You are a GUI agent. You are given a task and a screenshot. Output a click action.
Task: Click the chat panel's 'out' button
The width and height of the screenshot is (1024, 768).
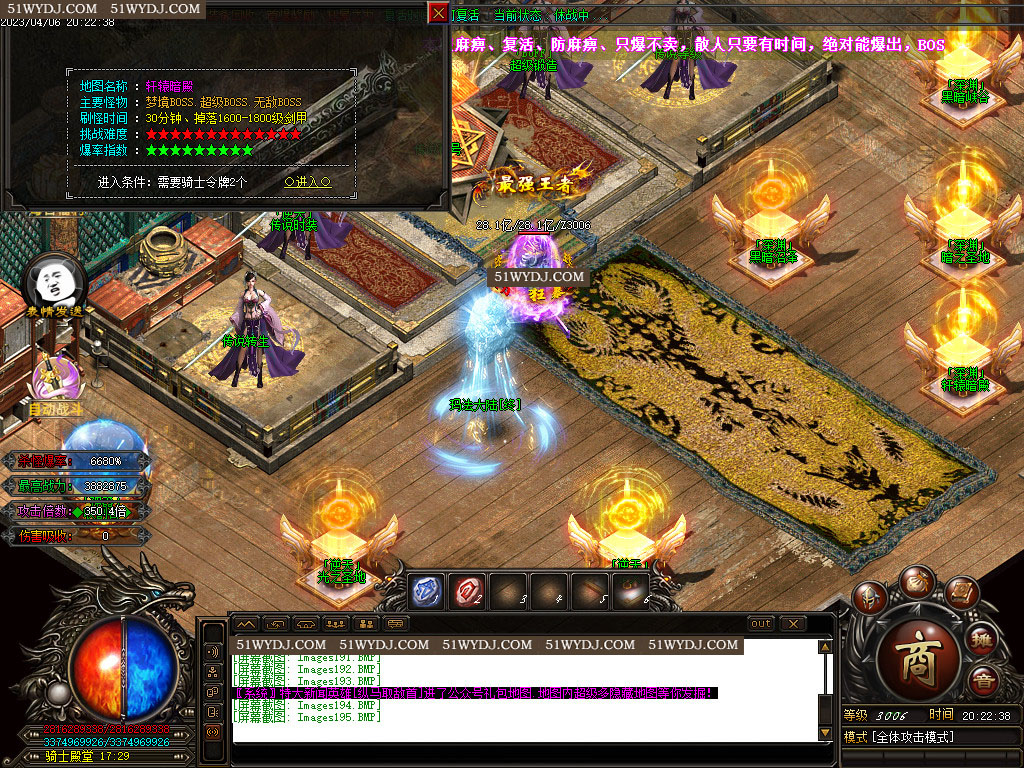[761, 624]
